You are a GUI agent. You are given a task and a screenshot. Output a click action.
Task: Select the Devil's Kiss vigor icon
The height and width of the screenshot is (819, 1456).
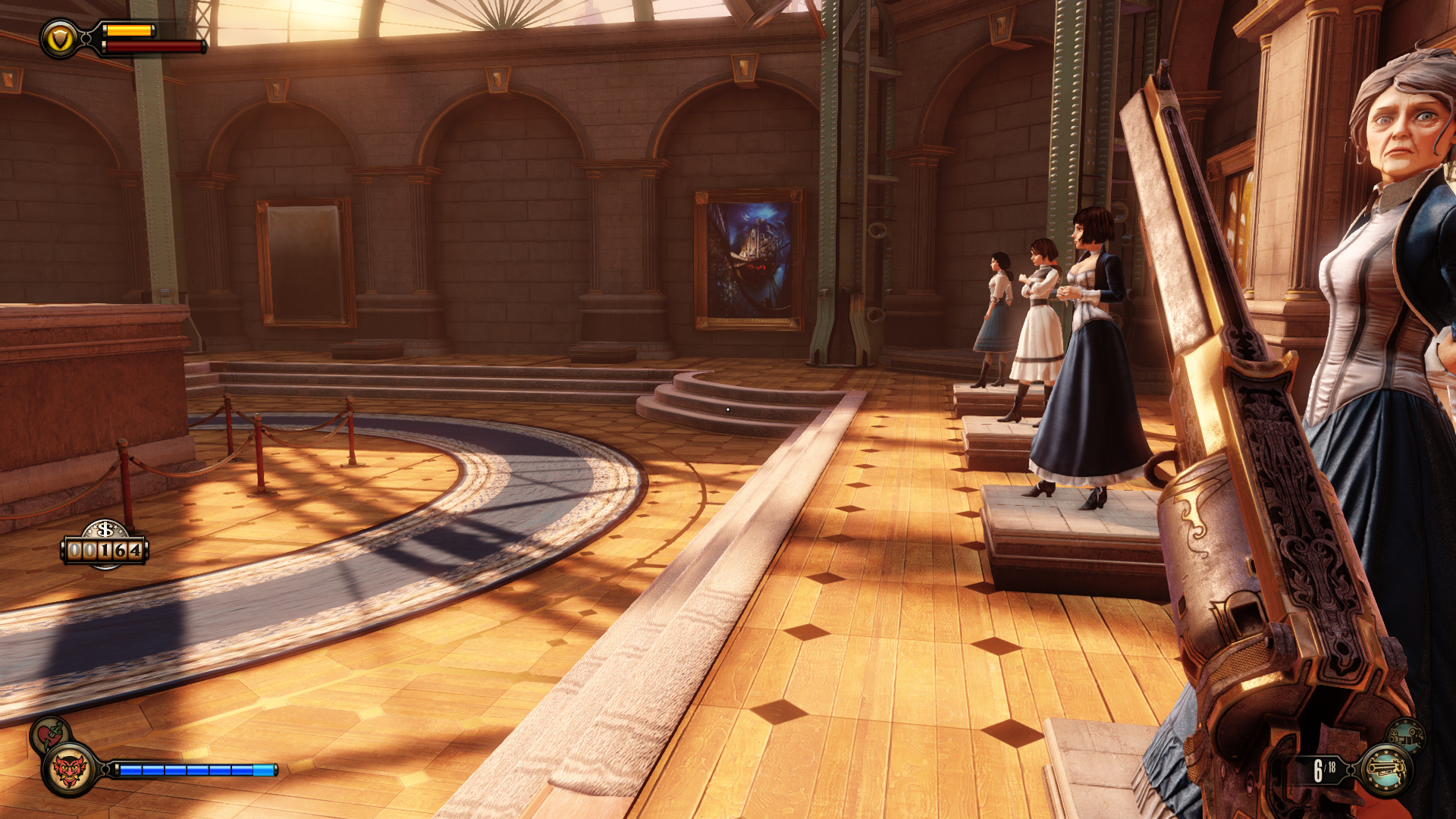tap(69, 770)
